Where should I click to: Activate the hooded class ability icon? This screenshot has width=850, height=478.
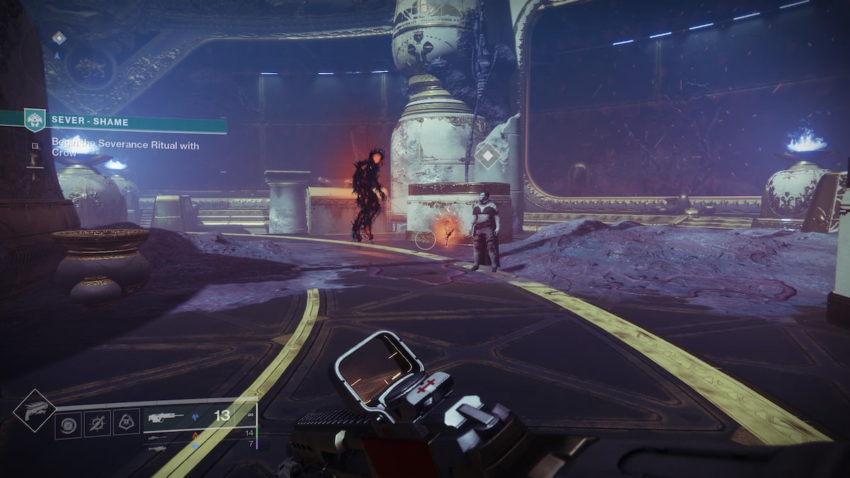pos(126,423)
